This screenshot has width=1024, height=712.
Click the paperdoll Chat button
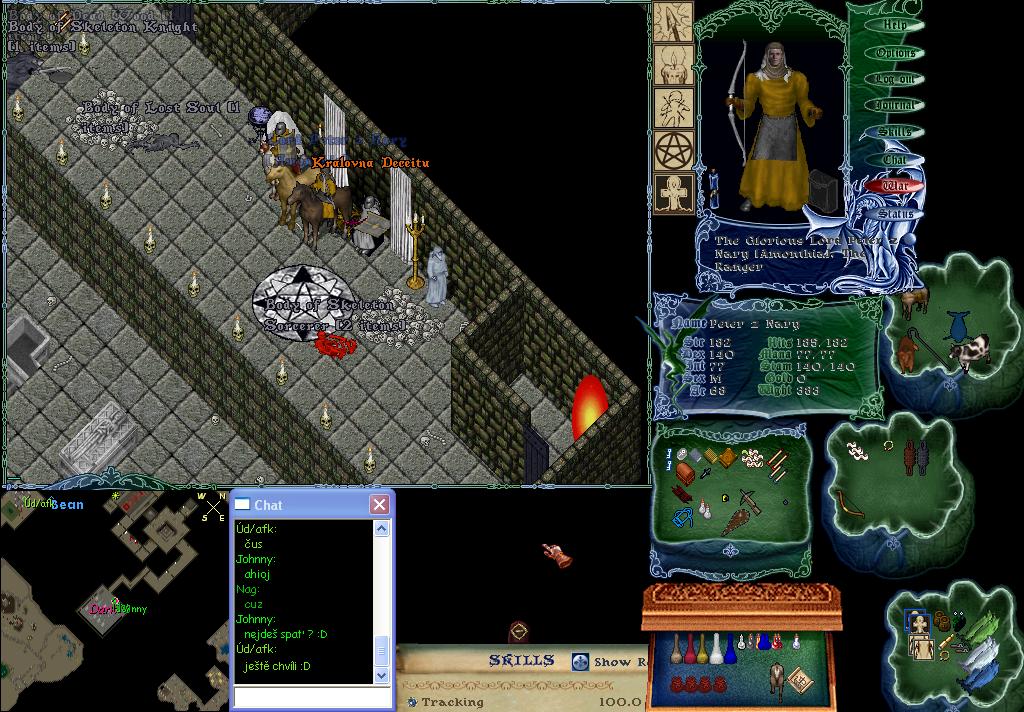(895, 159)
